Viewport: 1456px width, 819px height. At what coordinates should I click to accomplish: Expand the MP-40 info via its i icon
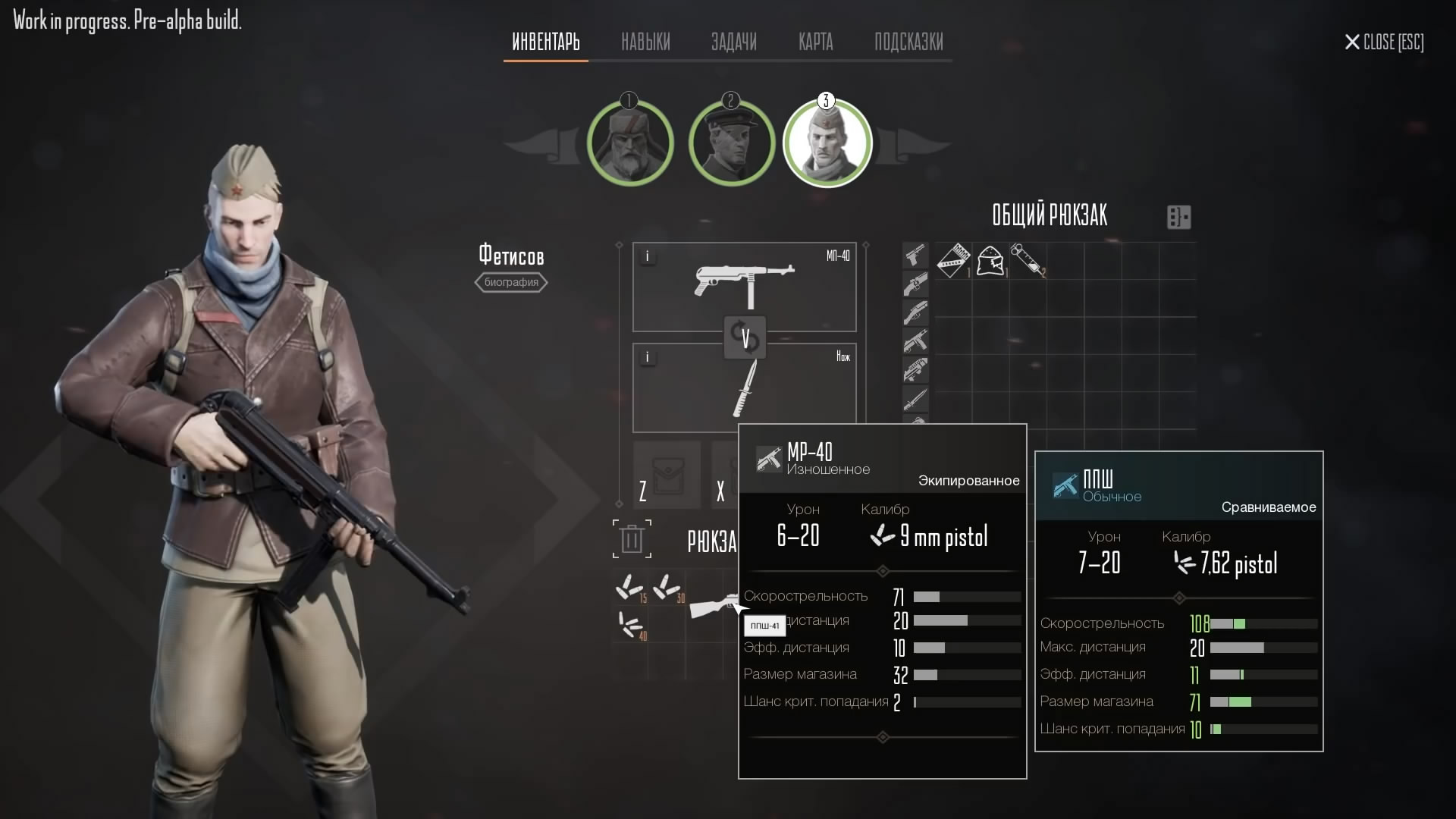pos(648,256)
